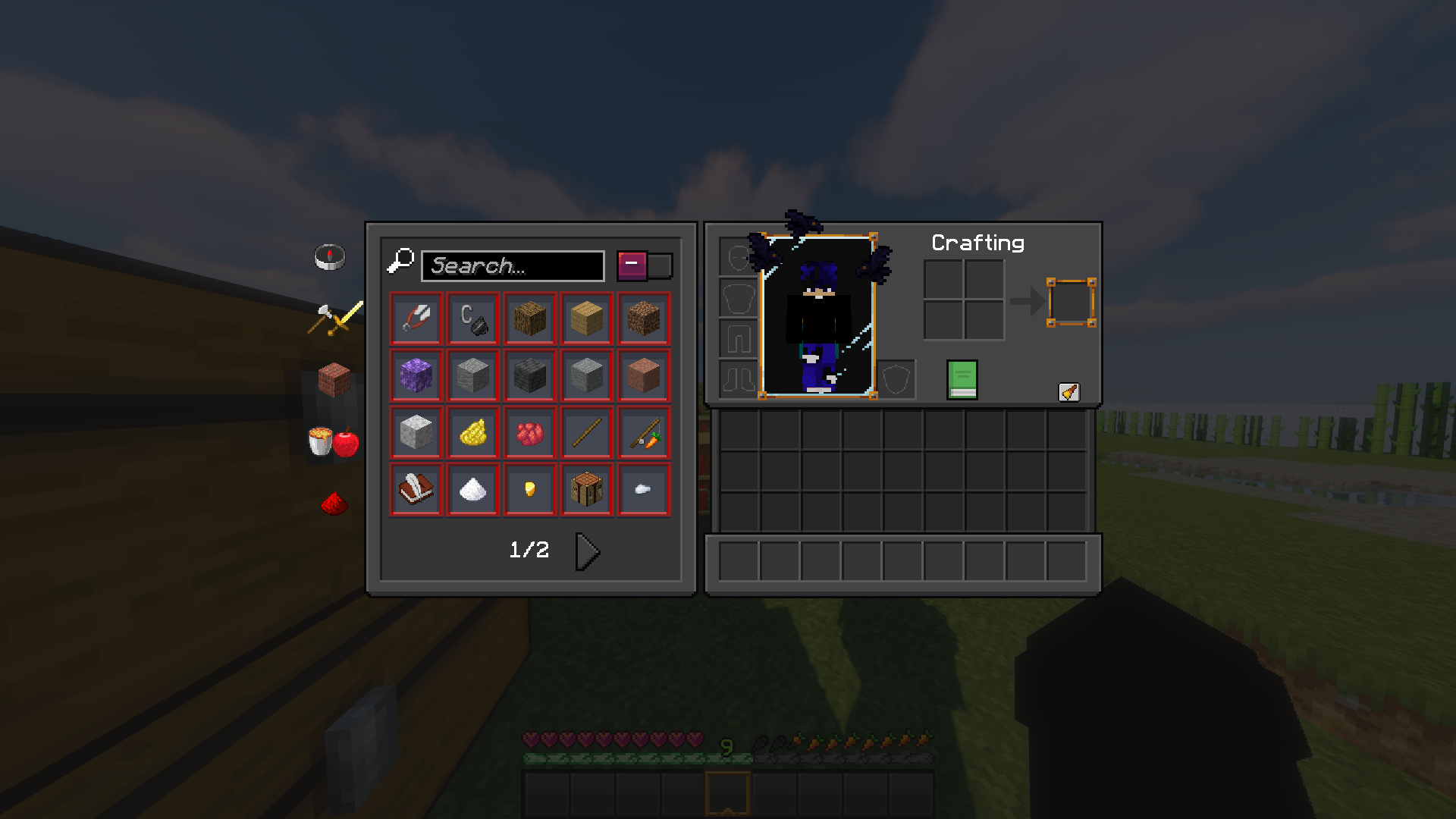Select the carrot on a stick item
1456x819 pixels.
click(x=643, y=432)
